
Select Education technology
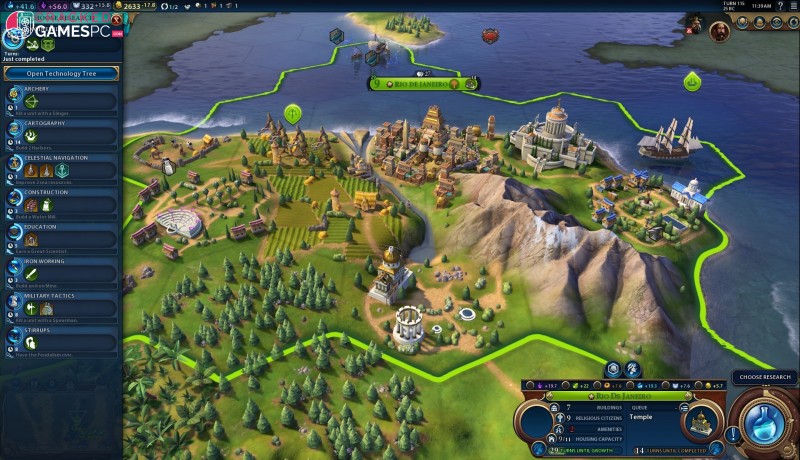(x=61, y=235)
